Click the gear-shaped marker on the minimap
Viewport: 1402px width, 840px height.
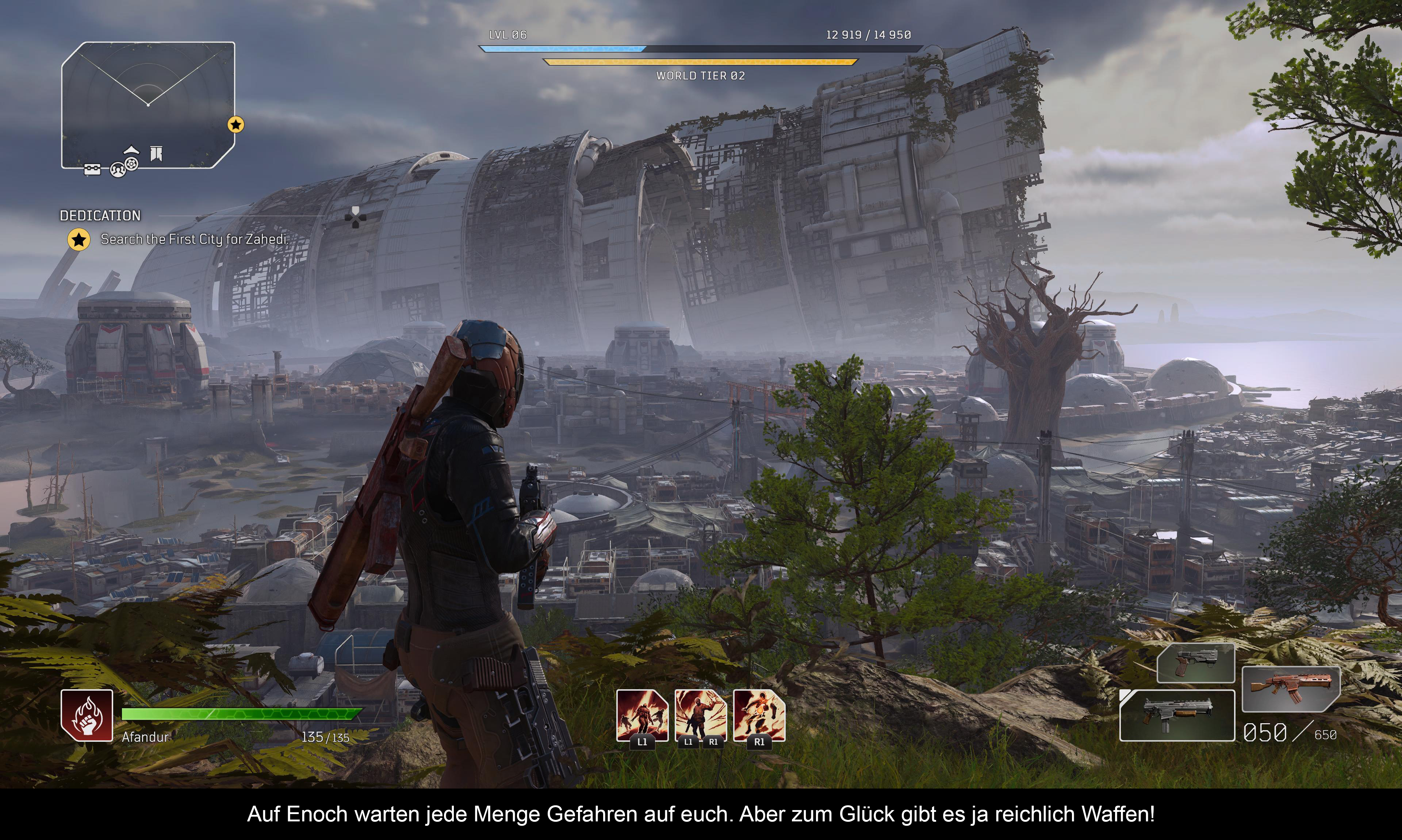(131, 164)
